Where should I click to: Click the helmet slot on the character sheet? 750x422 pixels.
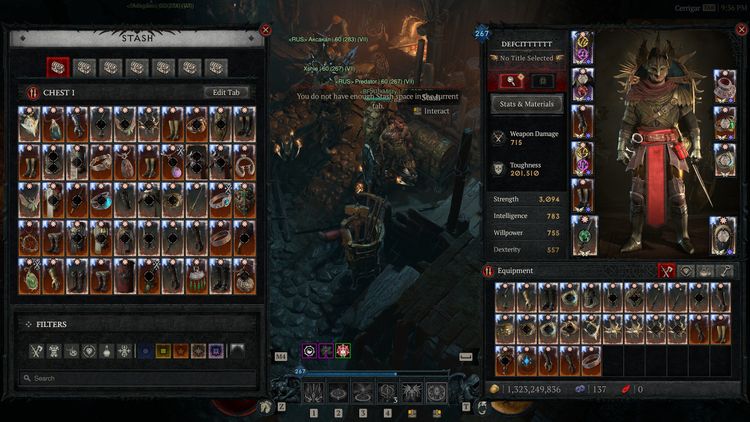click(x=582, y=46)
